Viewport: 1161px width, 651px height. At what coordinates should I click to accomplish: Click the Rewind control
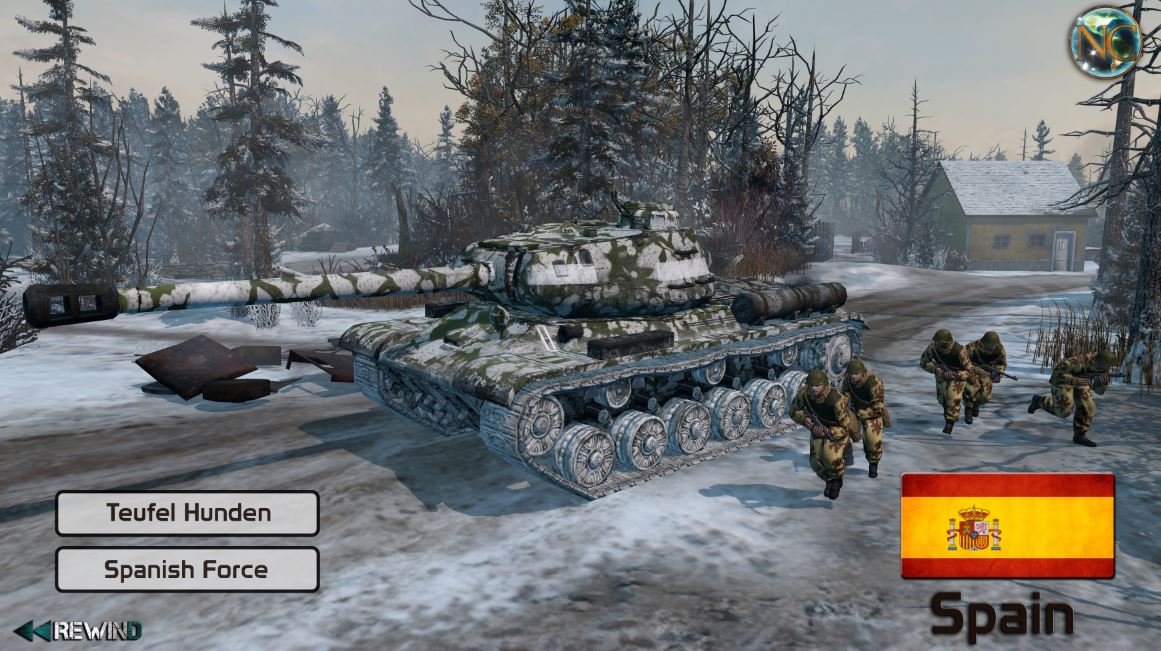[x=78, y=631]
